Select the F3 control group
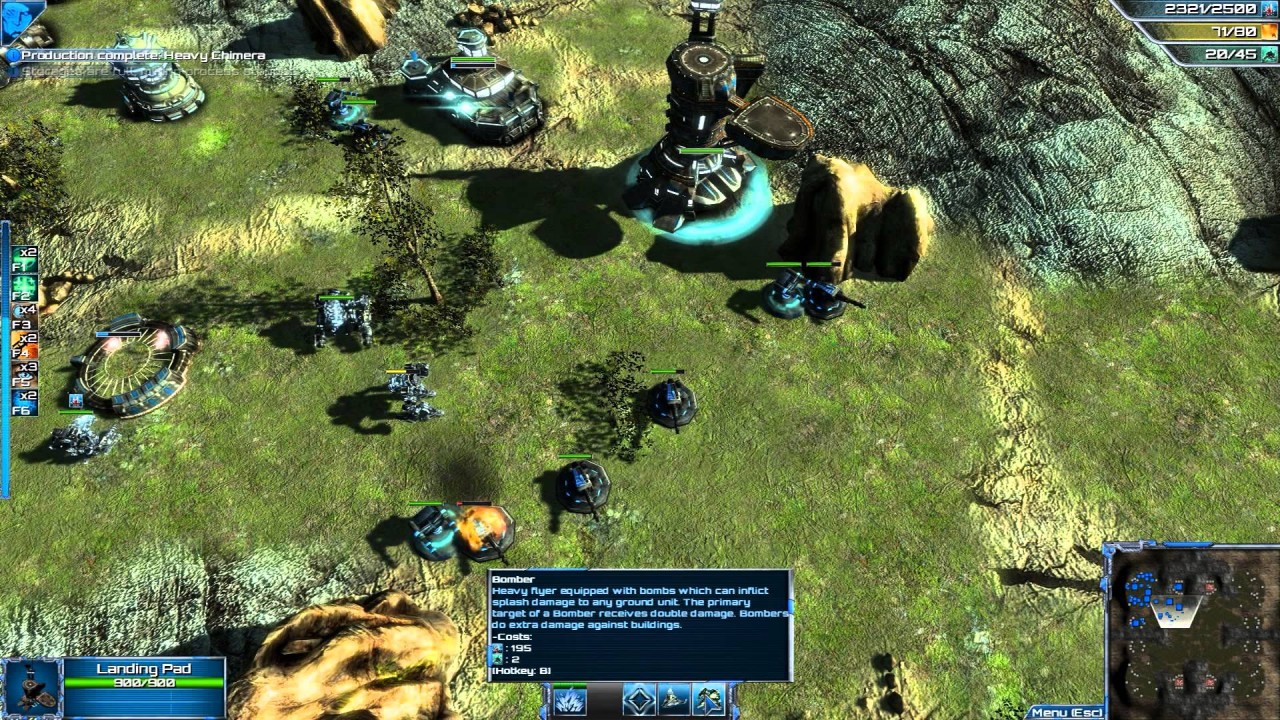 coord(25,317)
